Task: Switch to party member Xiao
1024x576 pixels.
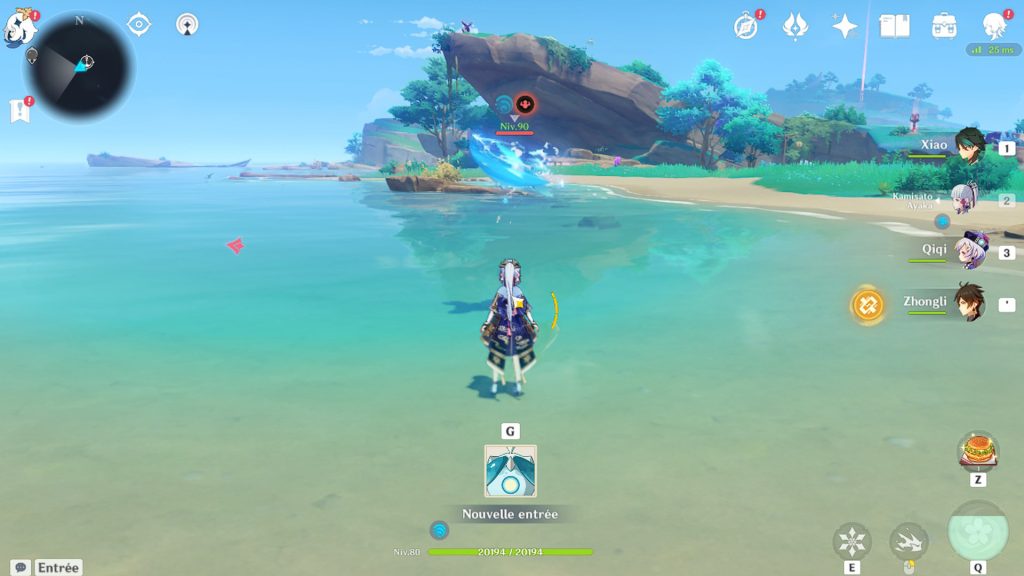Action: 968,147
